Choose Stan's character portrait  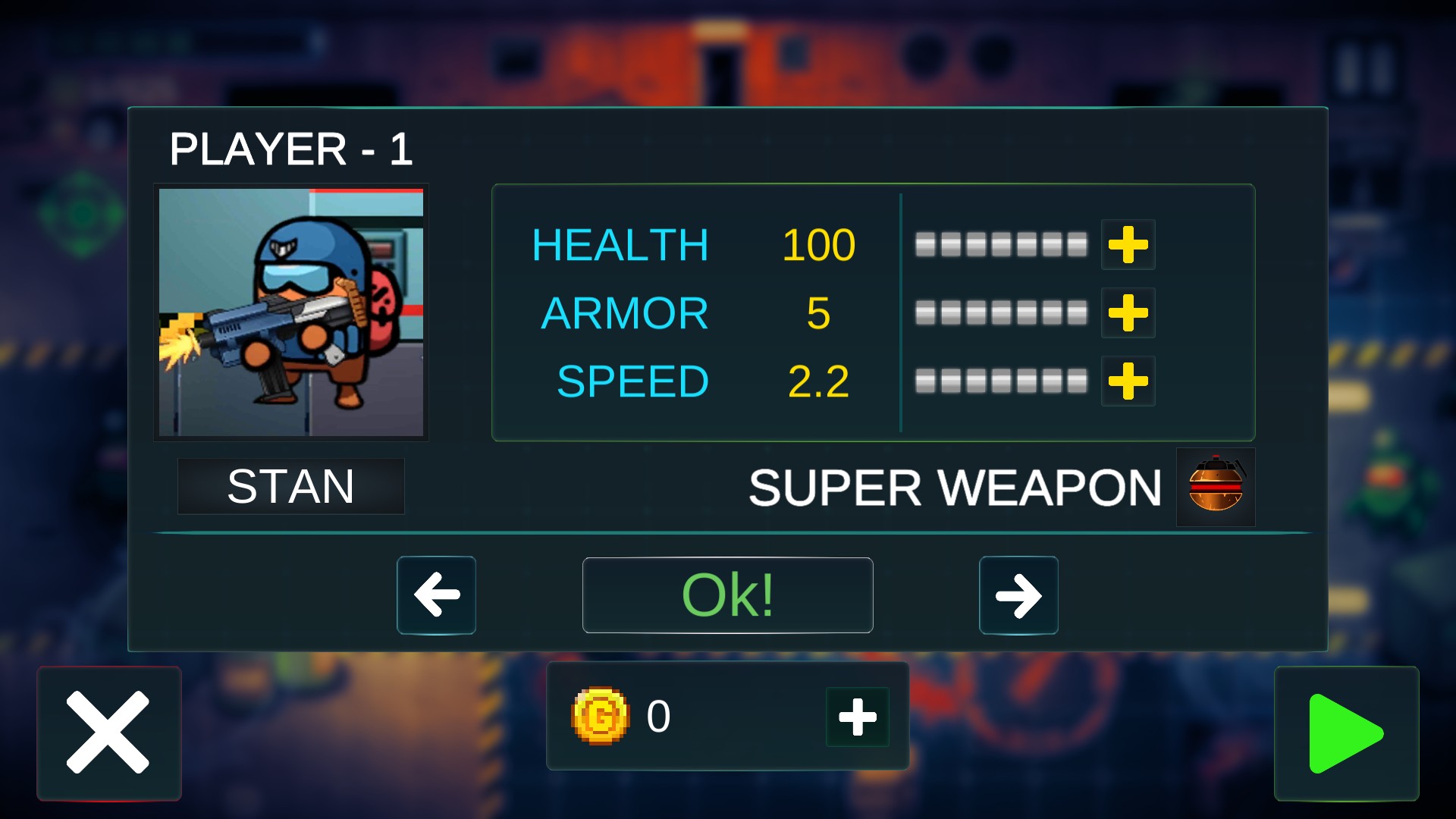click(291, 312)
